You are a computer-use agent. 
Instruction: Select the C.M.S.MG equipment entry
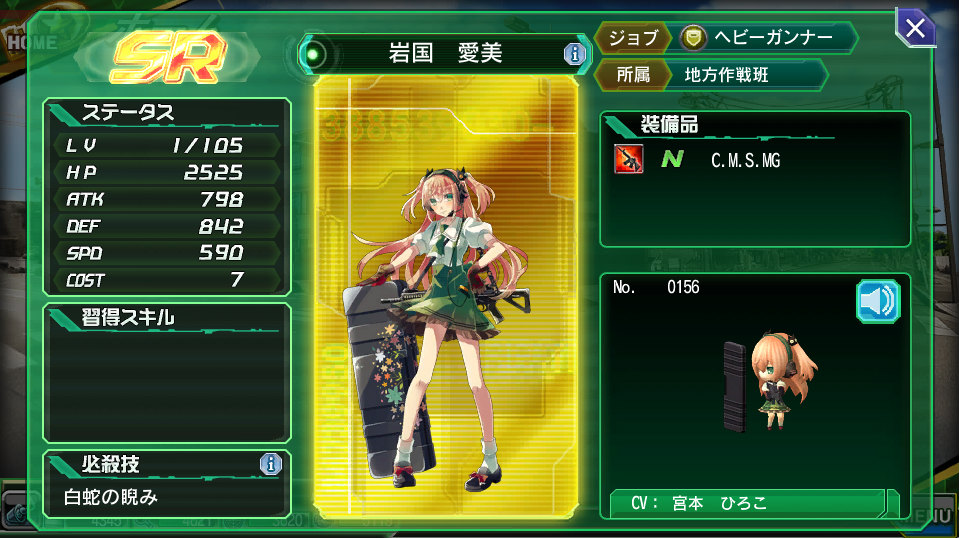click(x=744, y=160)
